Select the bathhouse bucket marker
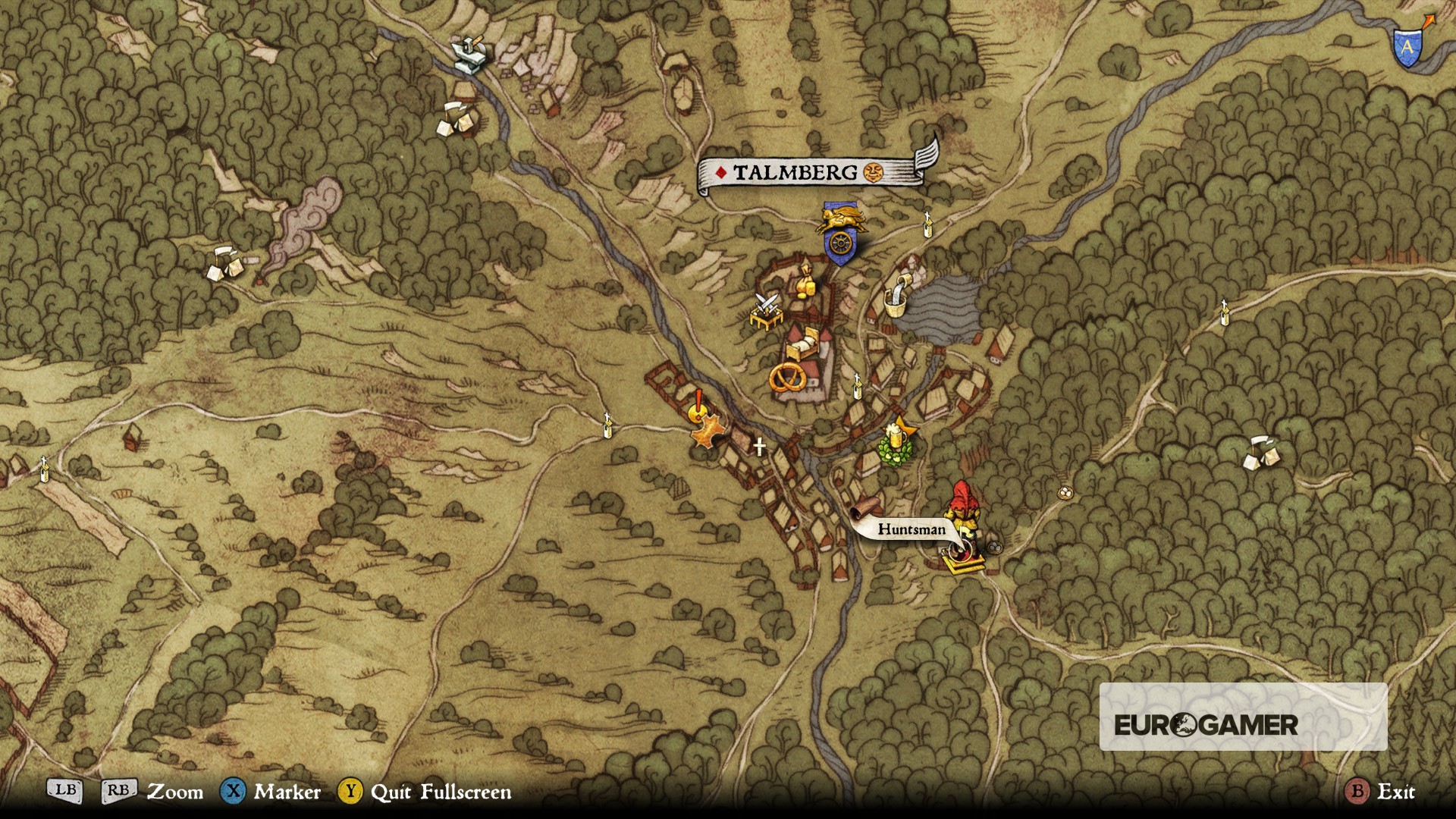1456x819 pixels. tap(897, 297)
